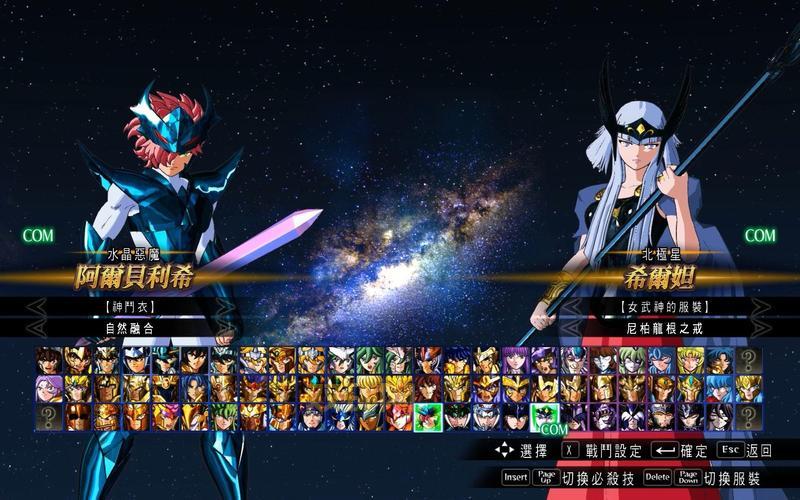Go back with 返回

click(x=745, y=451)
